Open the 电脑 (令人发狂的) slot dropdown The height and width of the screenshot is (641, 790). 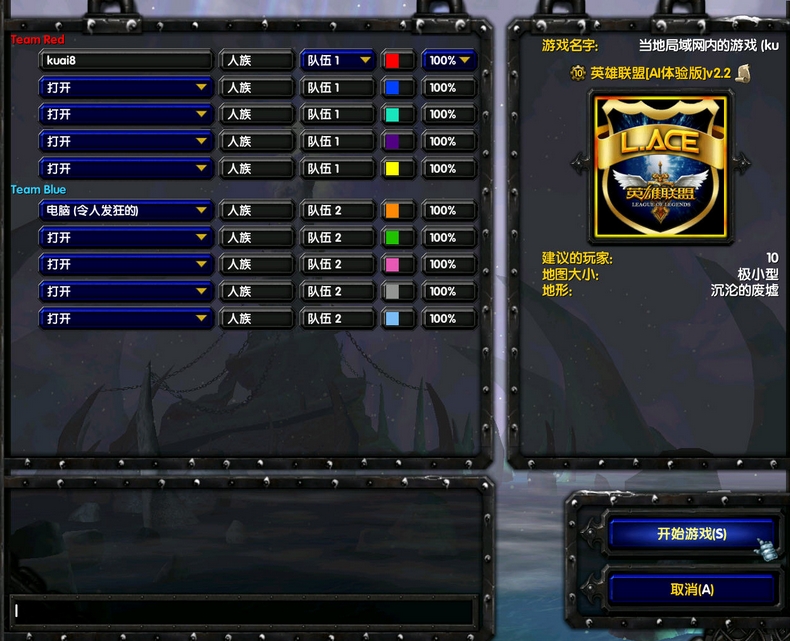pos(126,211)
